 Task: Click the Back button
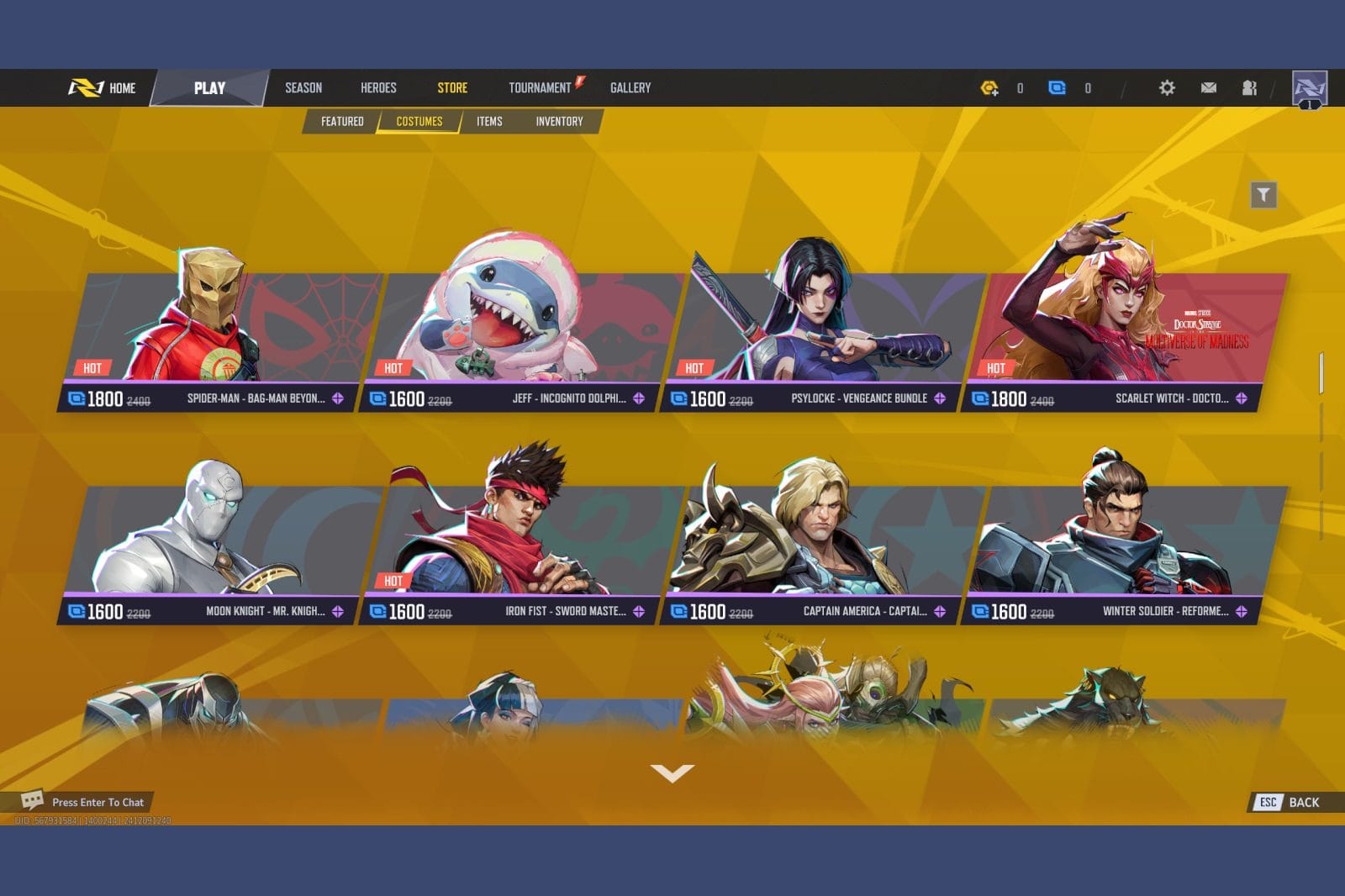point(1295,802)
